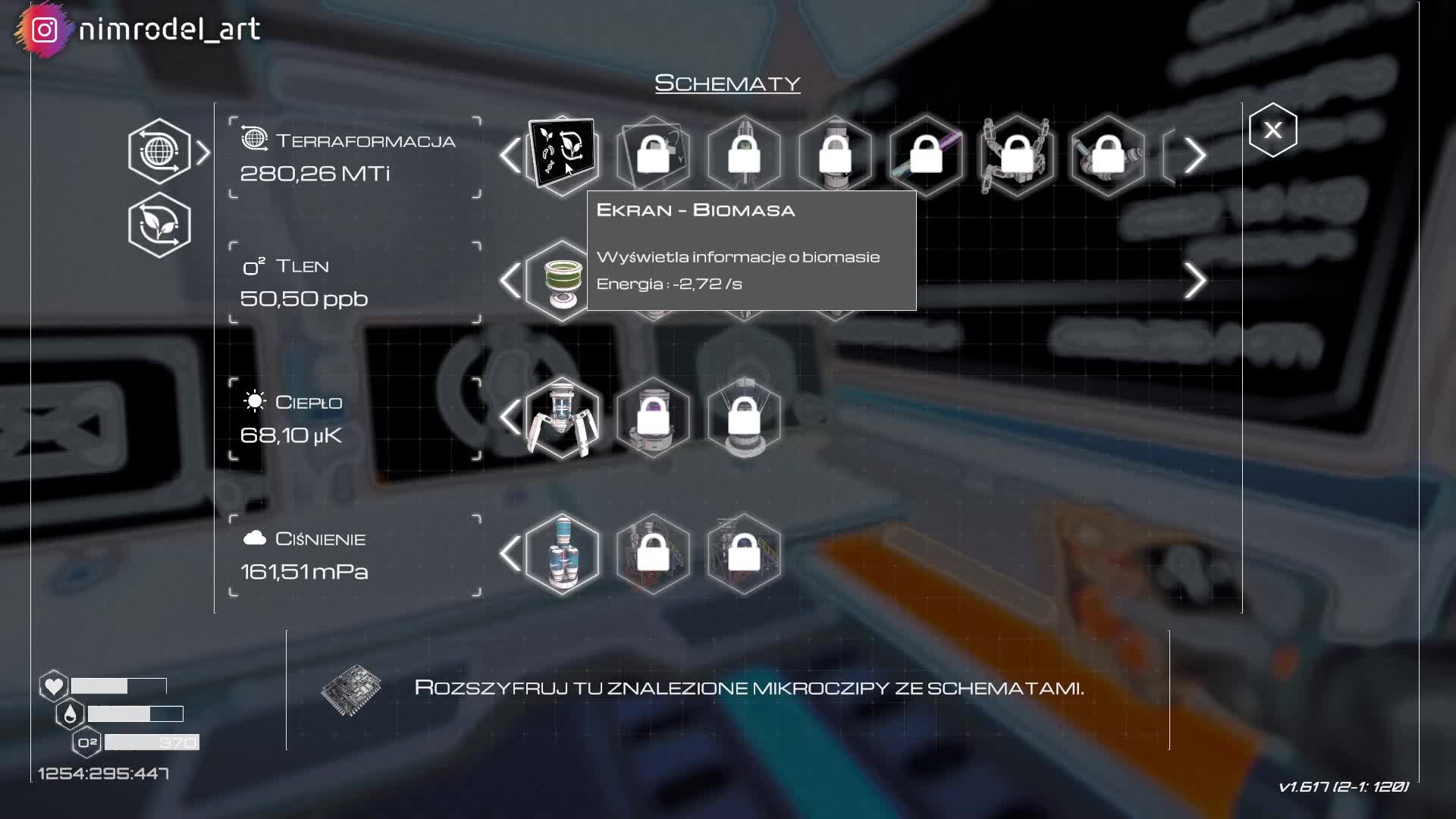Select the green vegetube oxygen blueprint
This screenshot has height=819, width=1456.
(x=562, y=281)
